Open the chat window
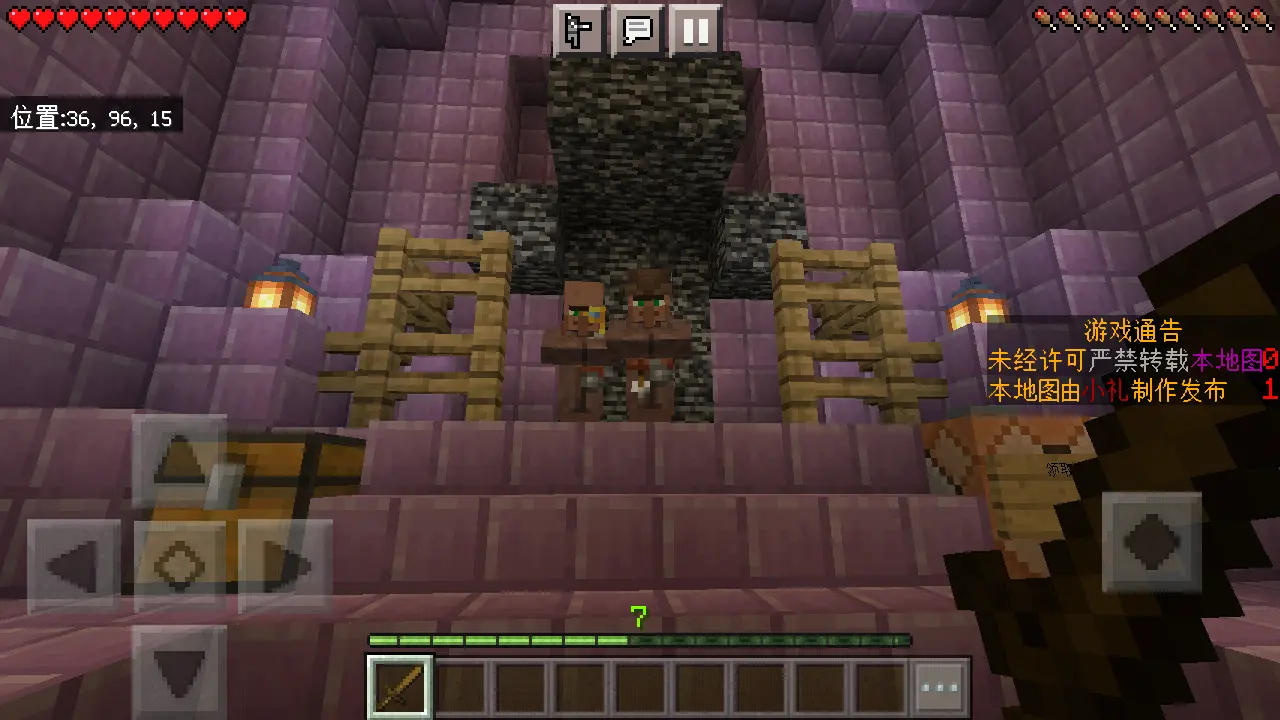Screen dimensions: 1280x720 pyautogui.click(x=637, y=31)
